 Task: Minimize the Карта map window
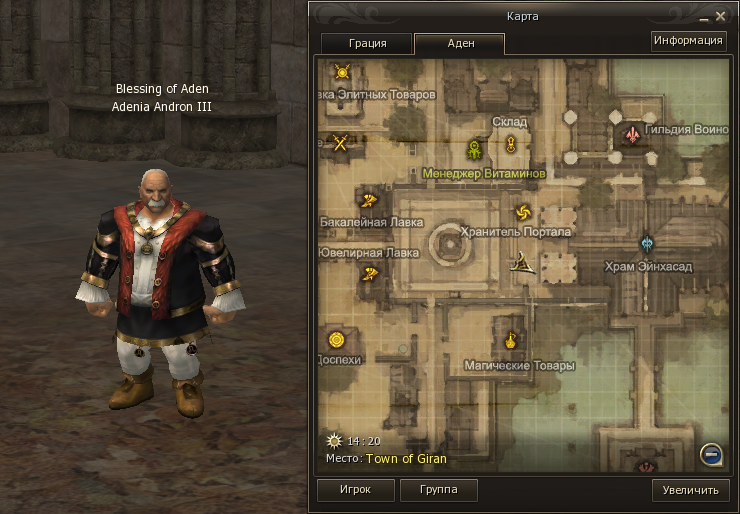pos(703,16)
